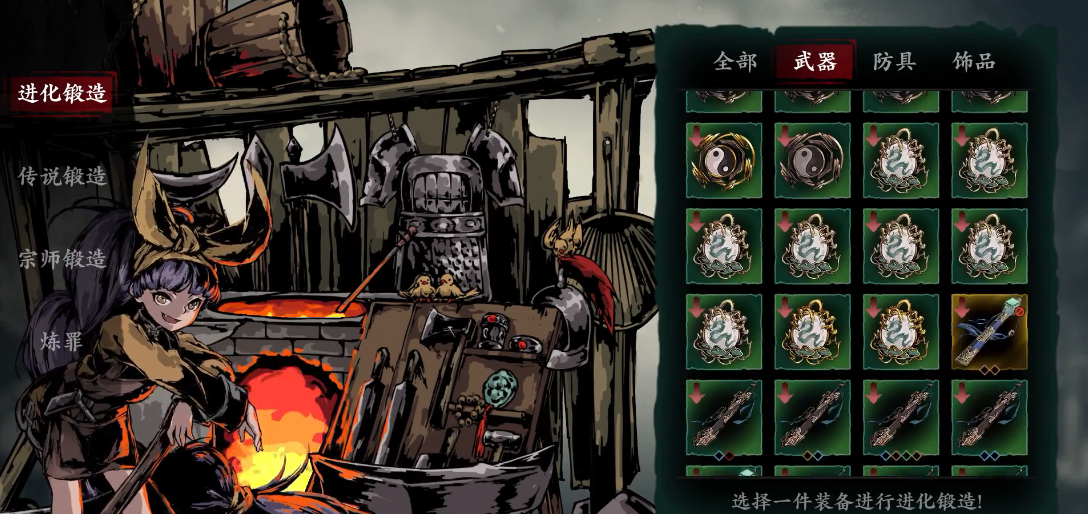
Task: Switch to the 全部 tab
Action: point(735,62)
